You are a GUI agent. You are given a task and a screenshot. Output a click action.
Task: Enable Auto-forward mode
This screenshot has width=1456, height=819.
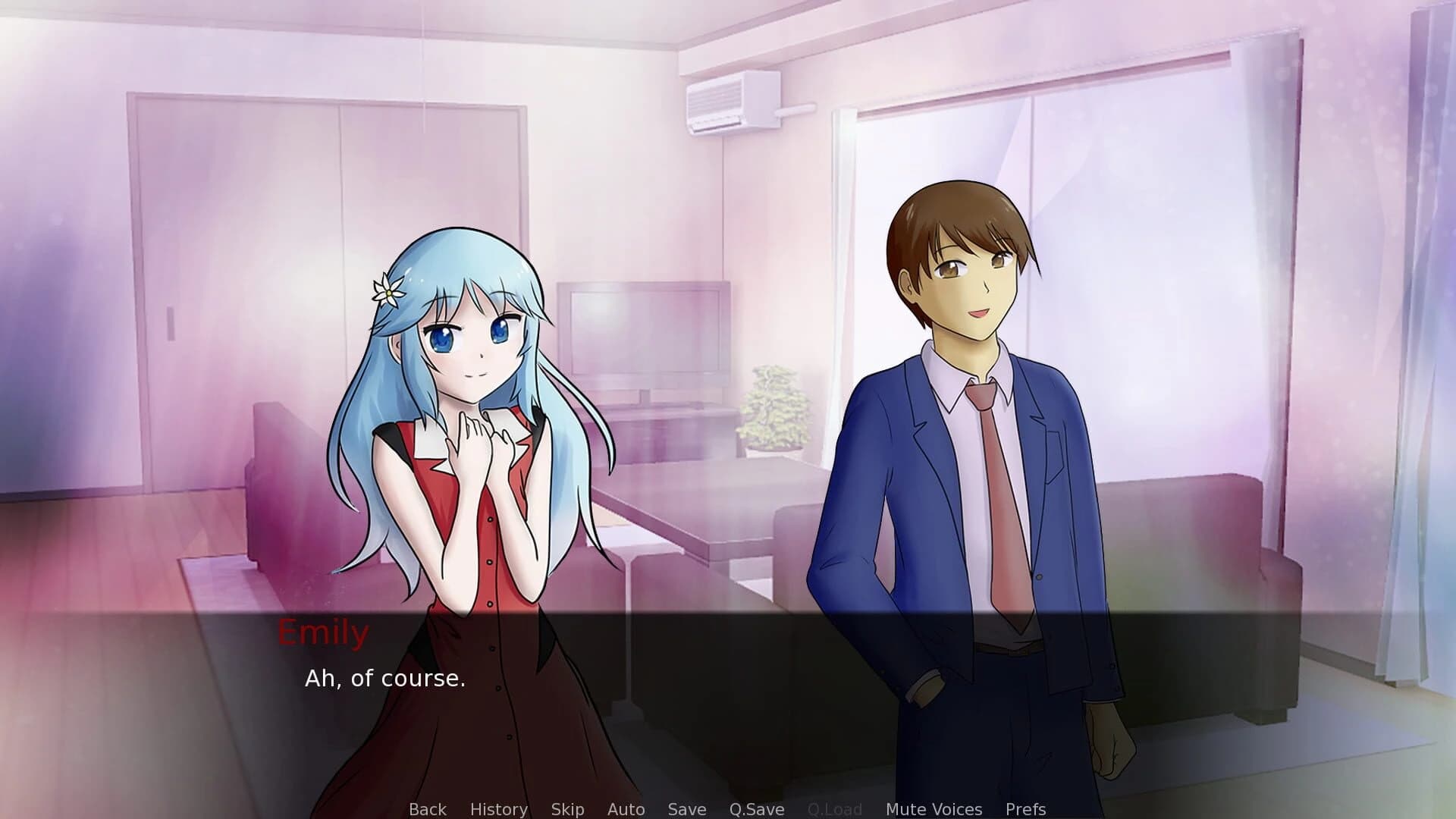[626, 808]
